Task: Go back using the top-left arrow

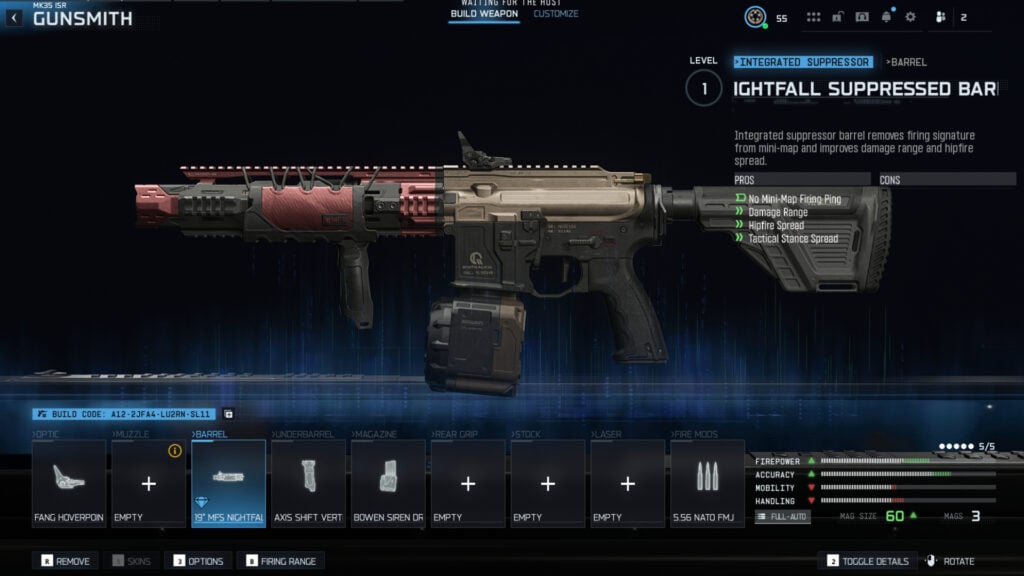Action: click(15, 18)
